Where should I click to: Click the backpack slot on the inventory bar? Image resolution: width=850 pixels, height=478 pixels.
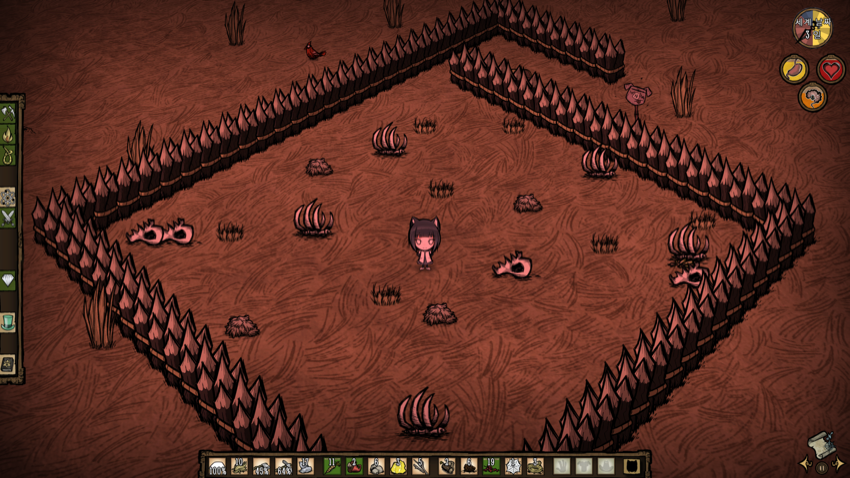[632, 466]
